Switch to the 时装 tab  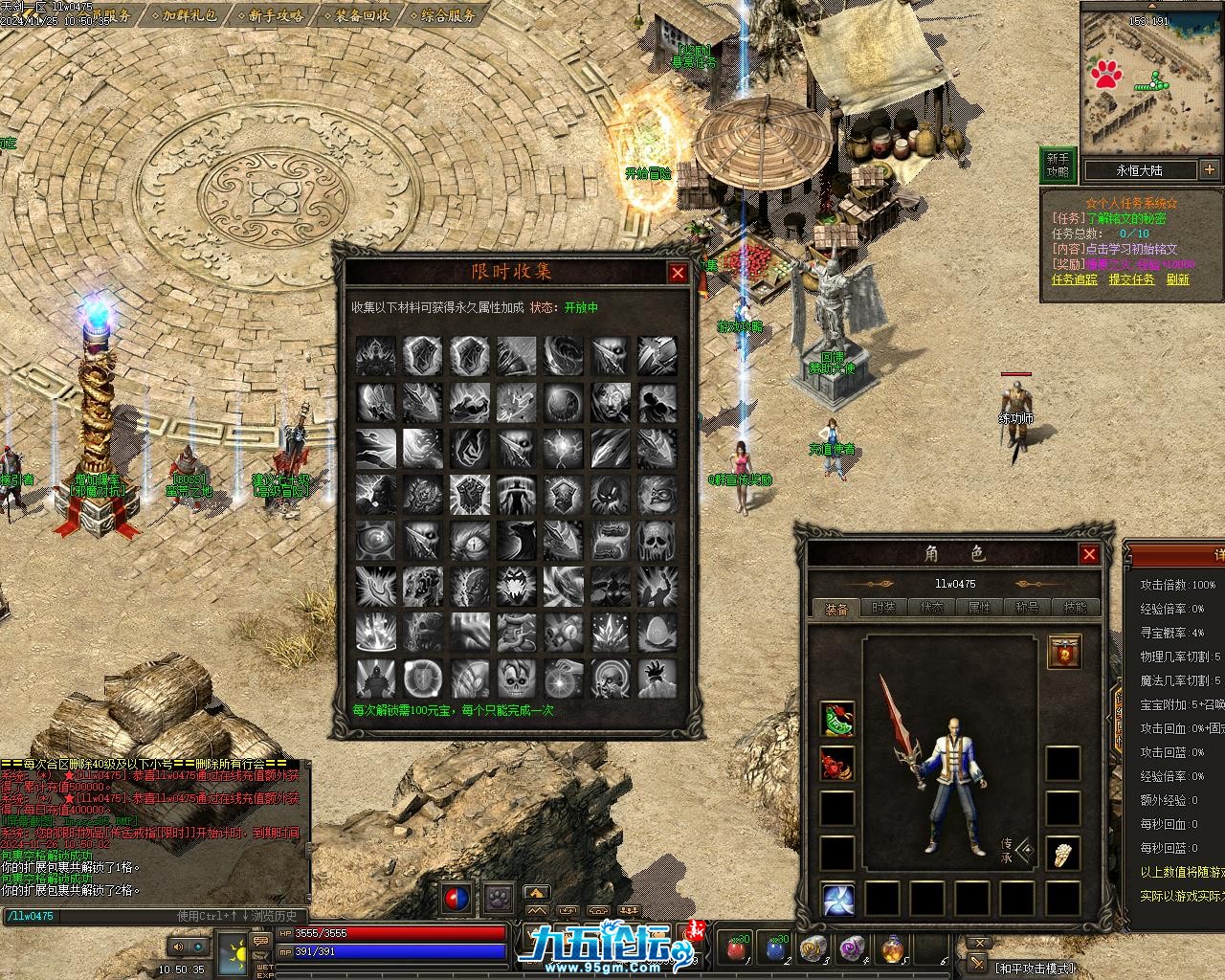pyautogui.click(x=884, y=608)
